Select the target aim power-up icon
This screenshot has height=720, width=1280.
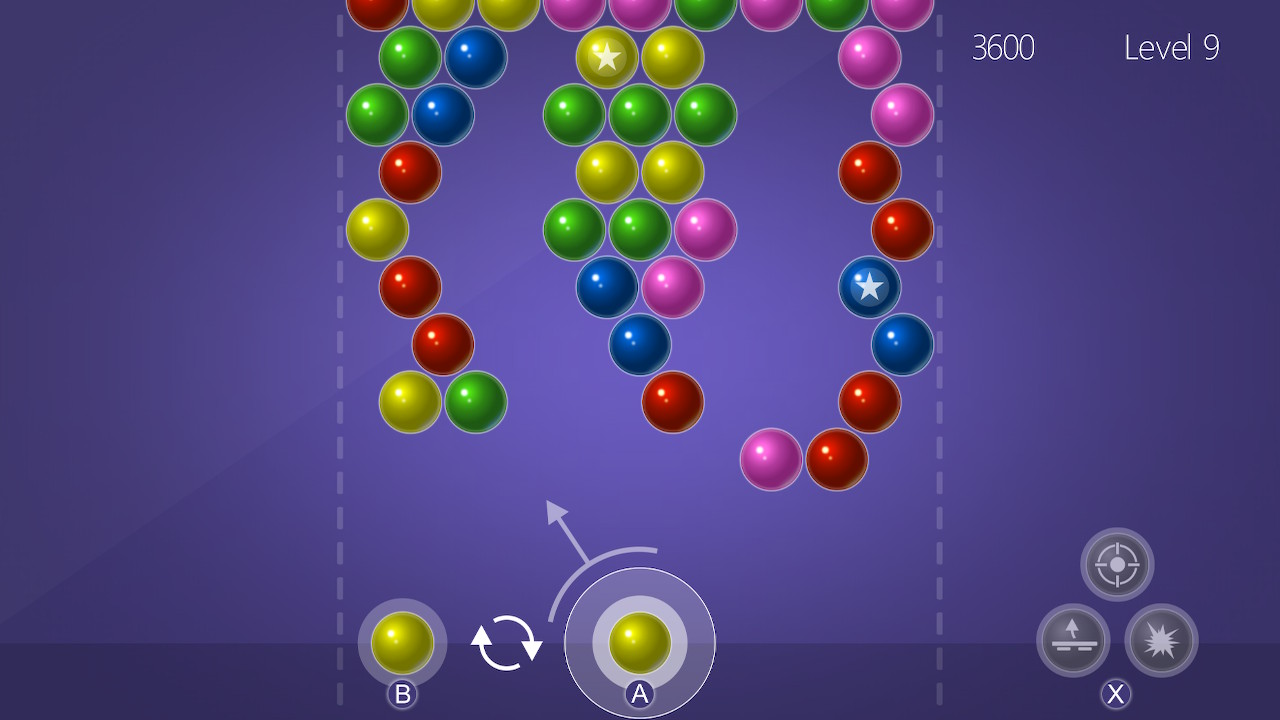(1116, 563)
